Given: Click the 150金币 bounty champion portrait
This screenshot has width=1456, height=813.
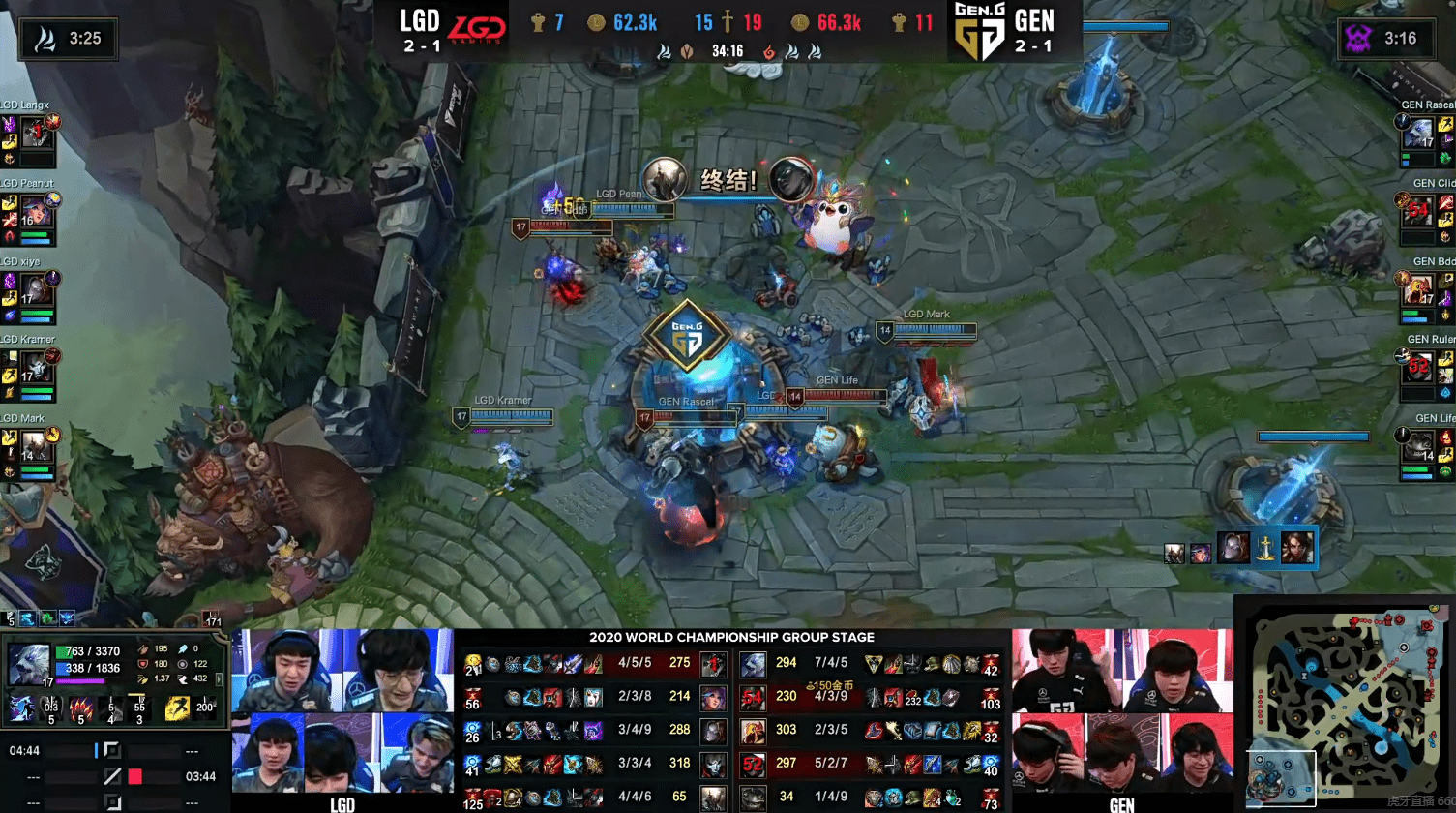Looking at the screenshot, I should click(x=752, y=697).
